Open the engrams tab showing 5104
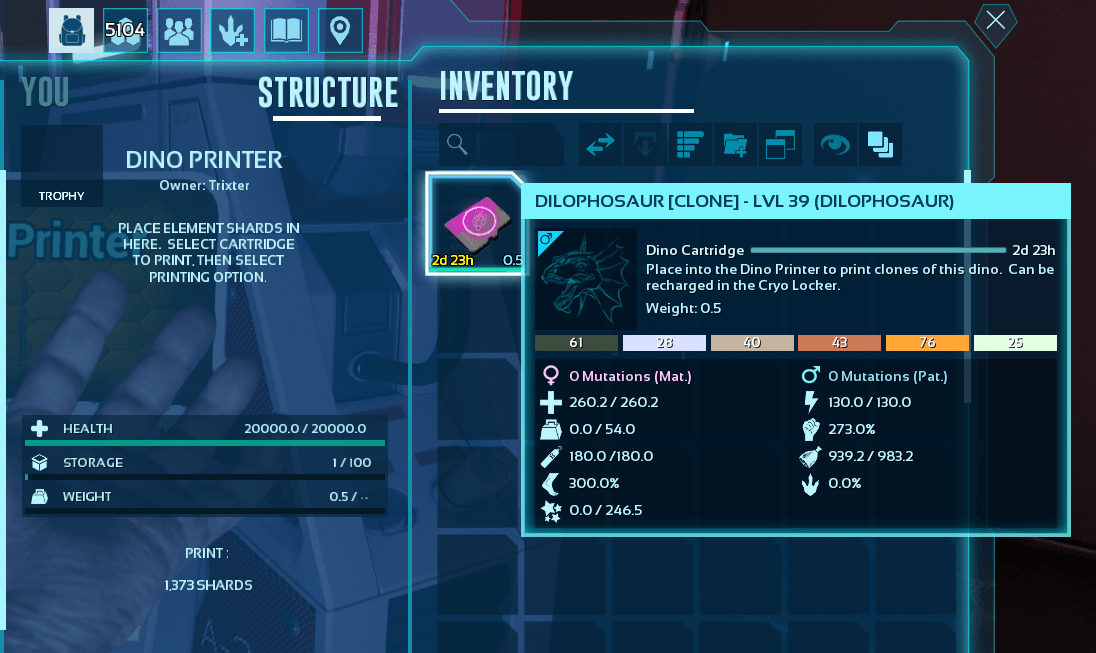The height and width of the screenshot is (653, 1096). (x=126, y=31)
